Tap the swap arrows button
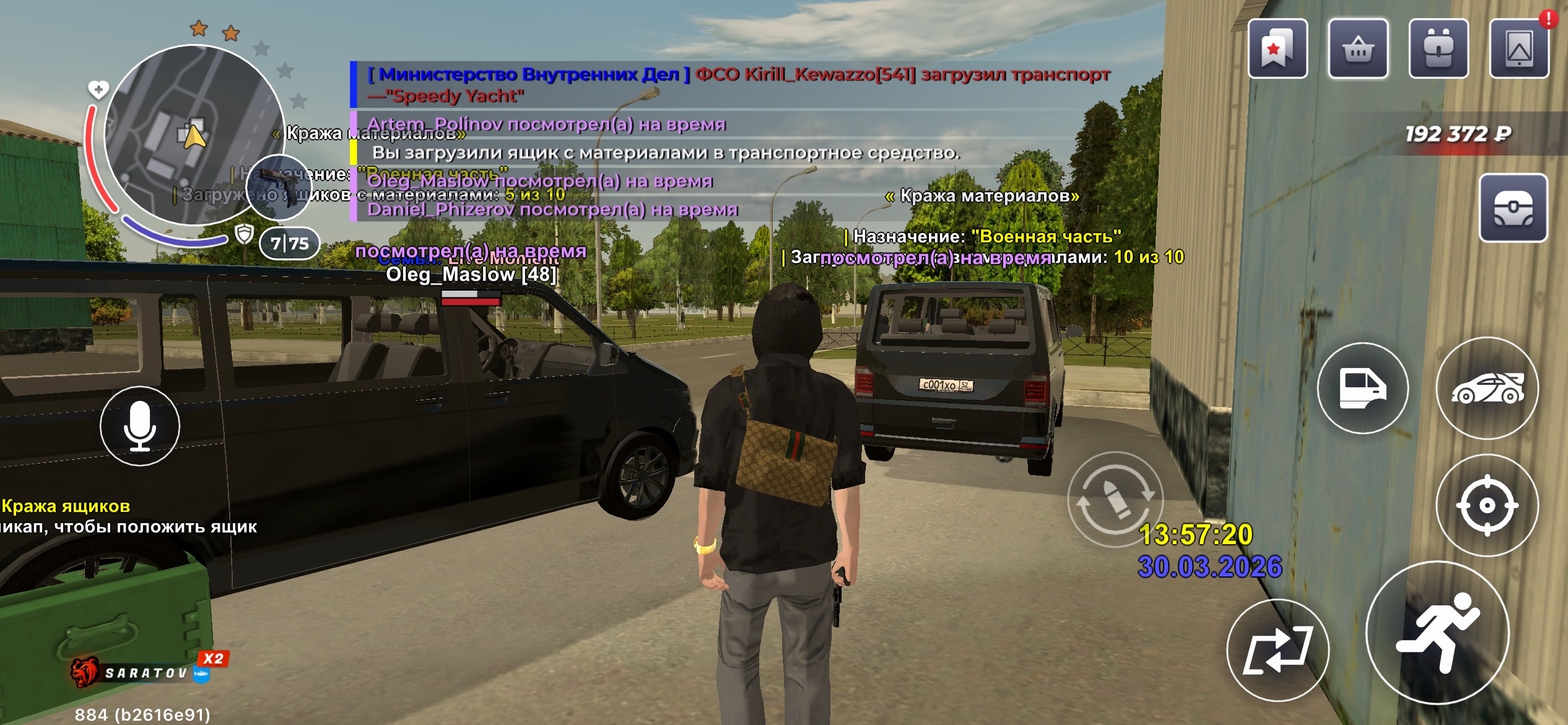Screen dimensions: 1568x725 tap(1278, 650)
